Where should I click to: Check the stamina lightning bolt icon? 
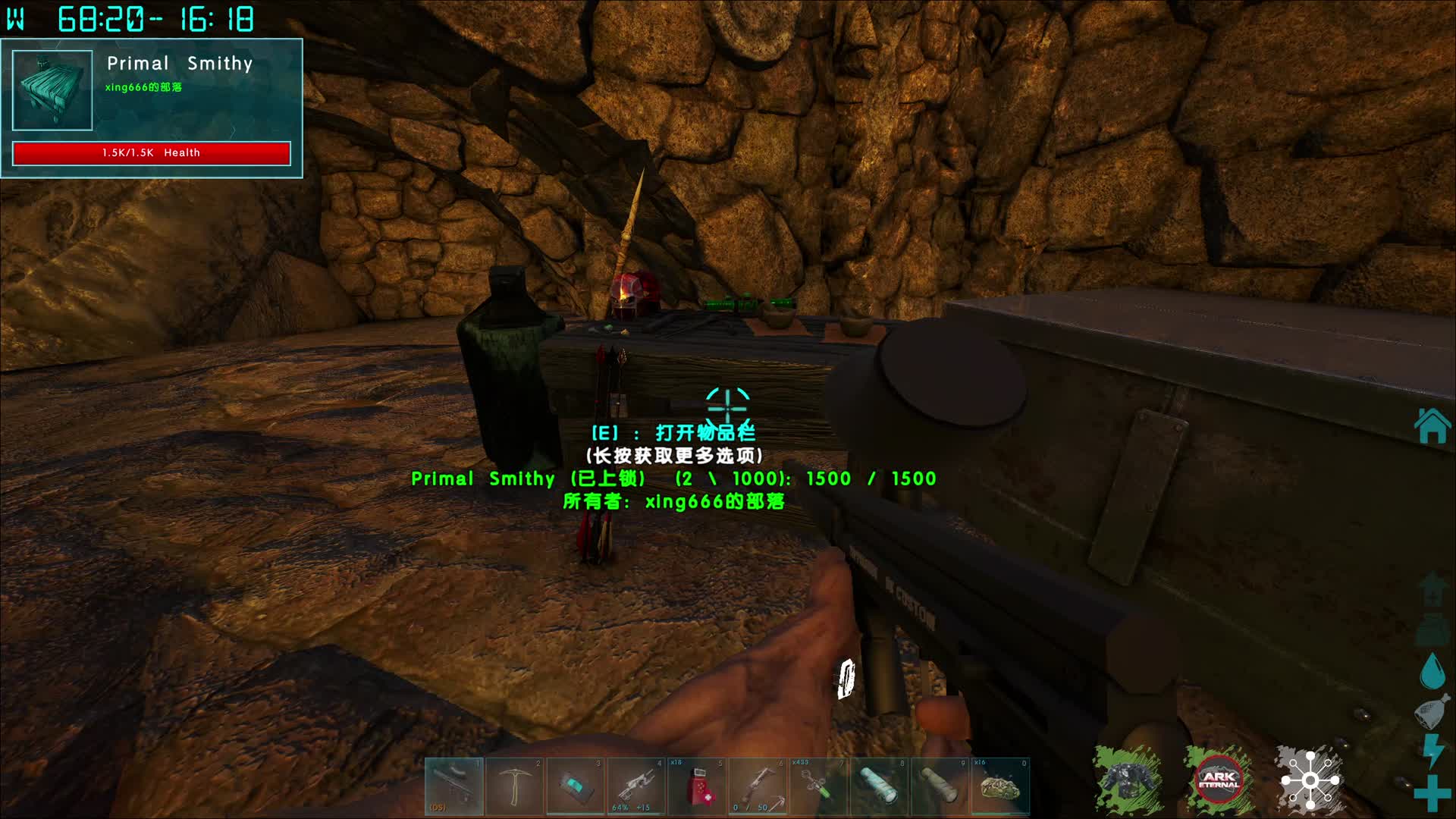(x=1432, y=751)
